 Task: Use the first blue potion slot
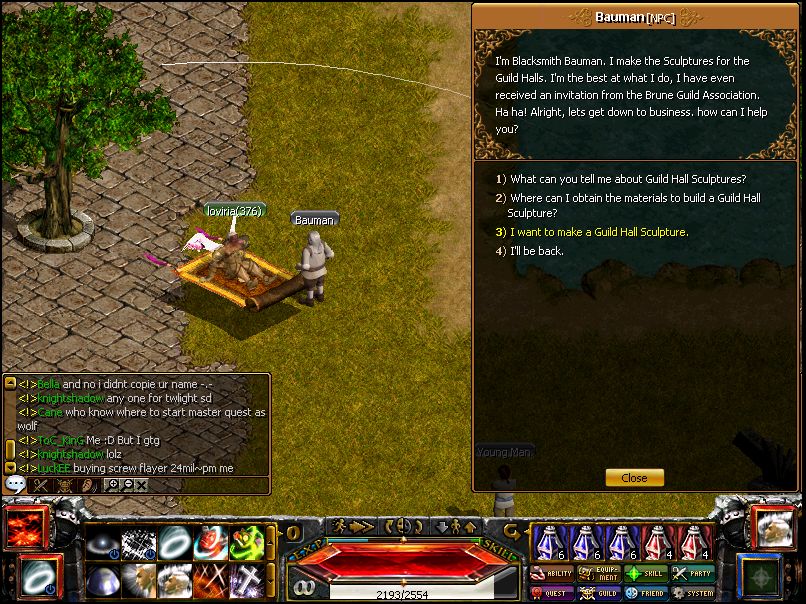550,543
